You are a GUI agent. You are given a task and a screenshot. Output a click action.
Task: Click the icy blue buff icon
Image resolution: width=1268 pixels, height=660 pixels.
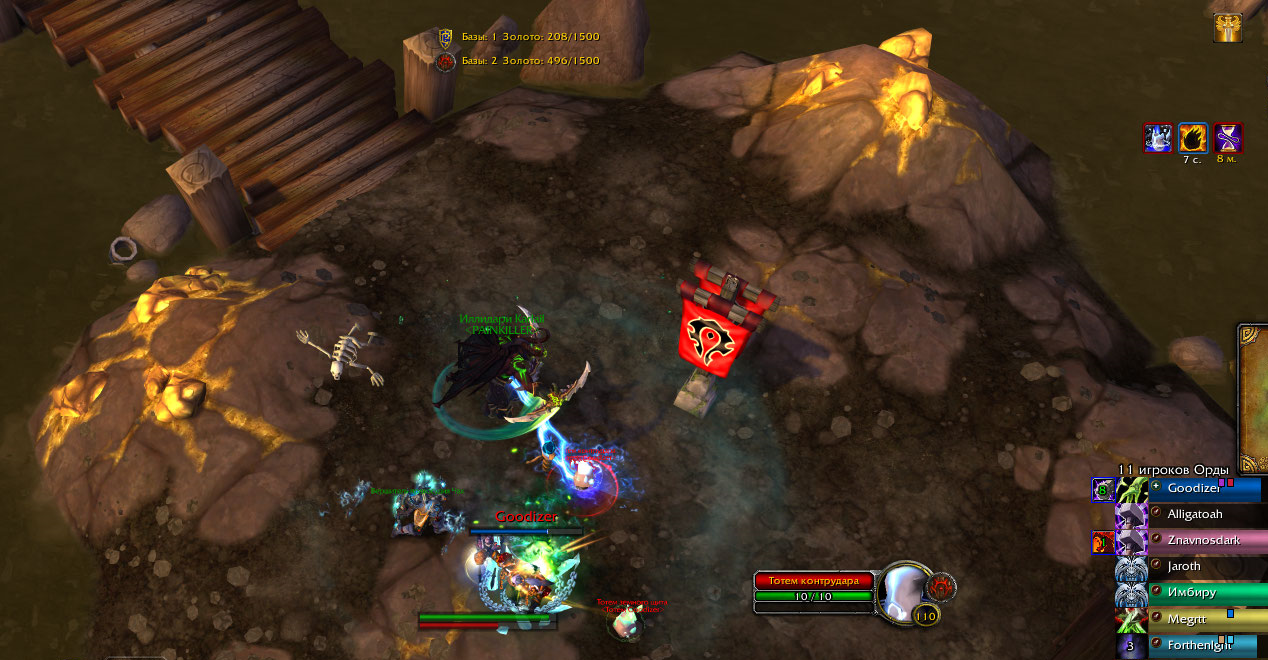pos(1158,138)
